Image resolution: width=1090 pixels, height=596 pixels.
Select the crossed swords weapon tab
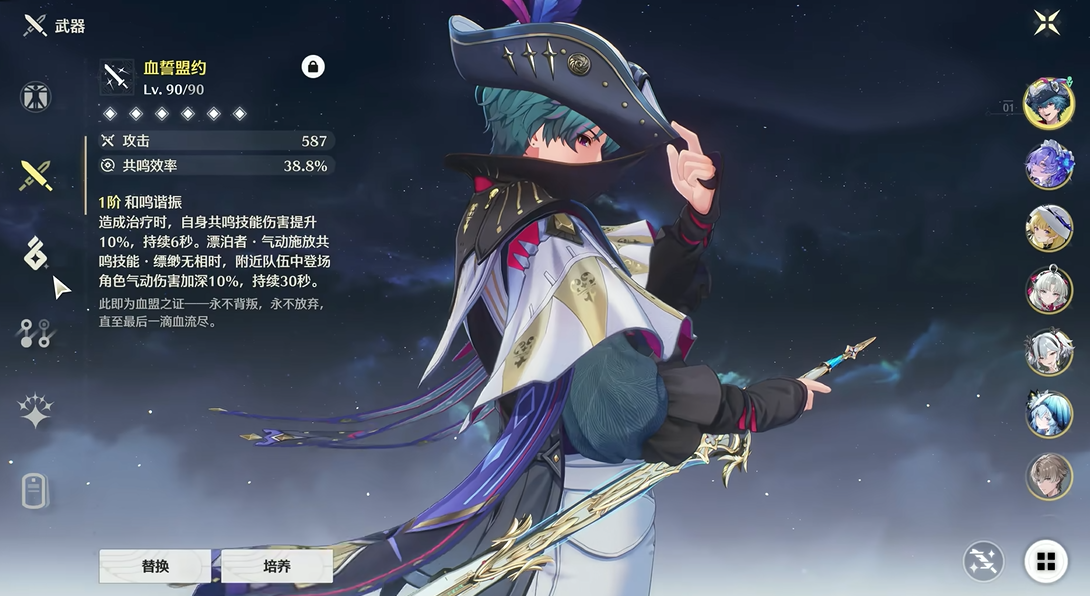[x=36, y=176]
